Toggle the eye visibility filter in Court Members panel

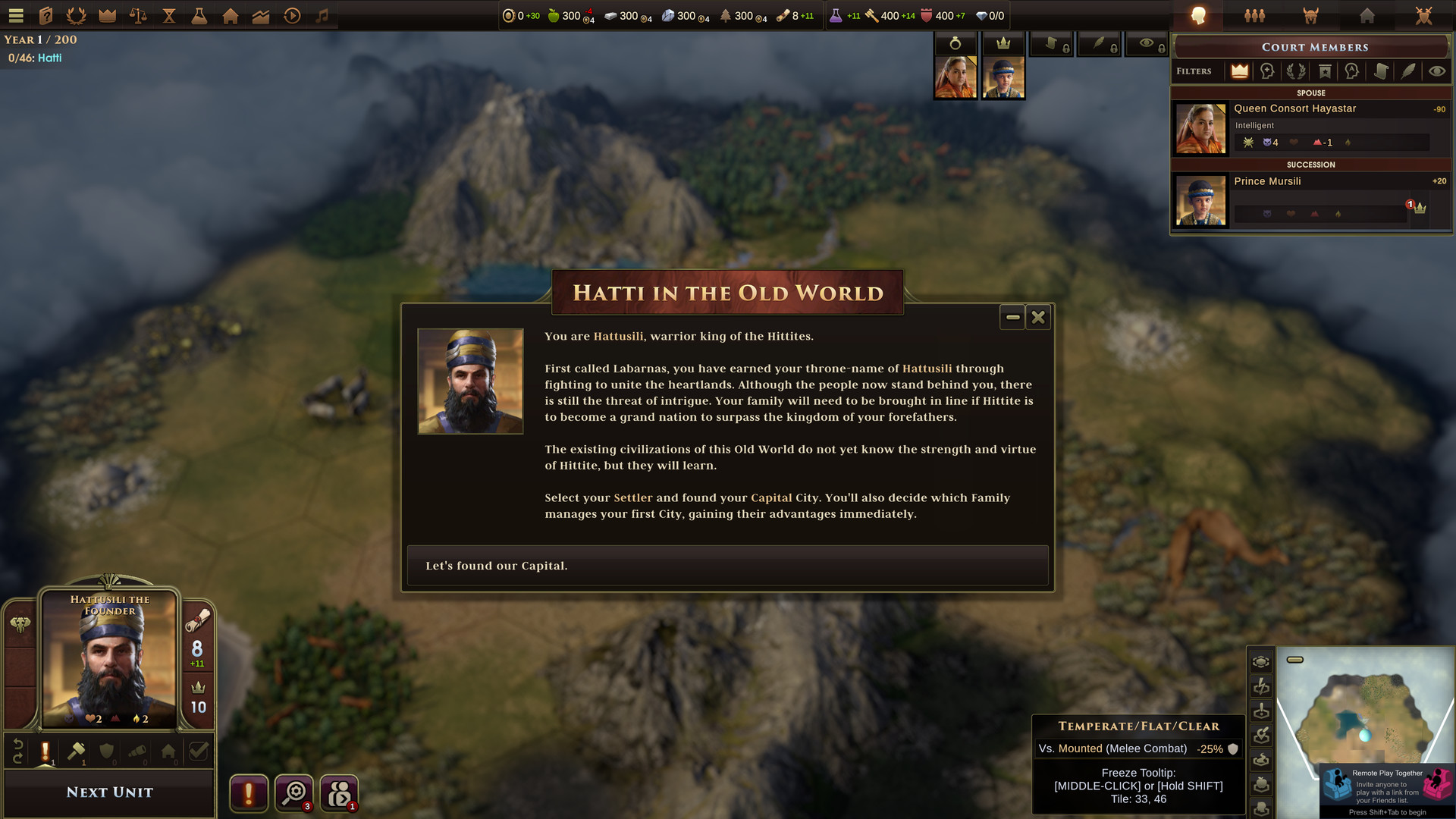point(1436,71)
